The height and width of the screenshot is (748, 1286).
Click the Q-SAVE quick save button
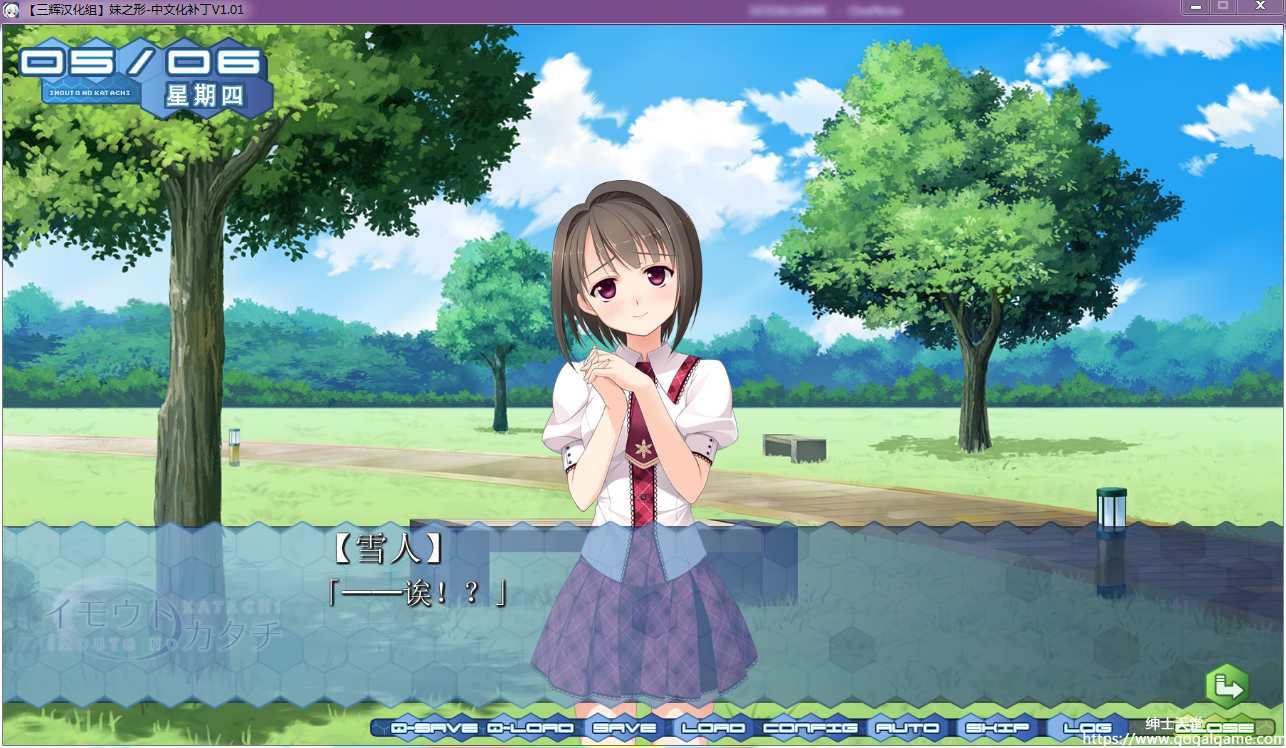(x=434, y=728)
